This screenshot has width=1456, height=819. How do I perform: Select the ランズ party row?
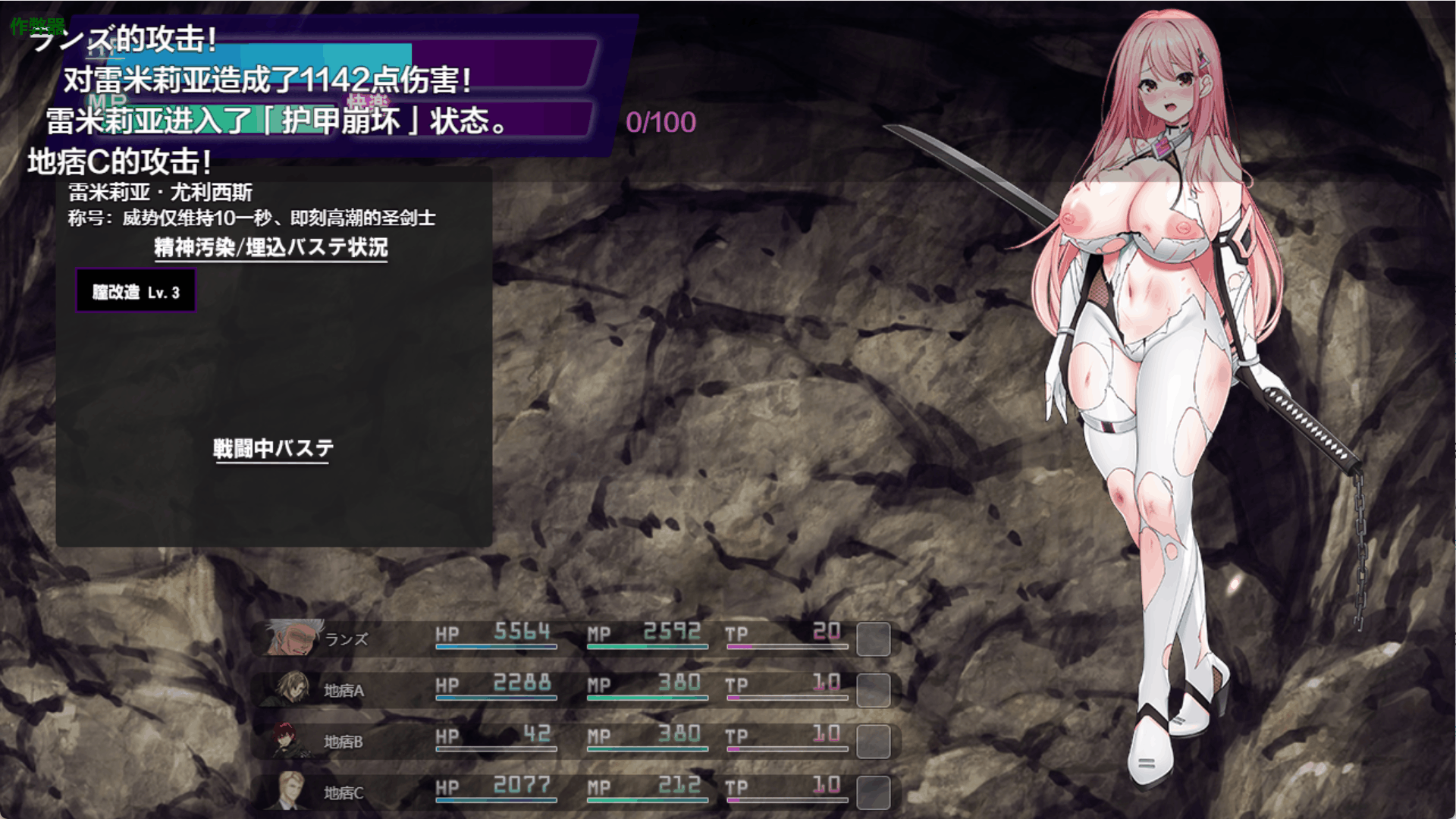(x=576, y=639)
